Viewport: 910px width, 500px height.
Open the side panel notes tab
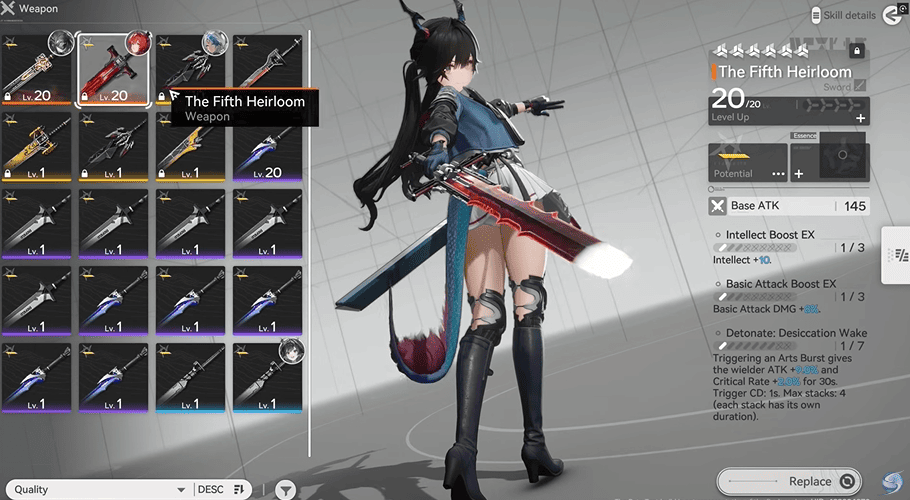(894, 263)
